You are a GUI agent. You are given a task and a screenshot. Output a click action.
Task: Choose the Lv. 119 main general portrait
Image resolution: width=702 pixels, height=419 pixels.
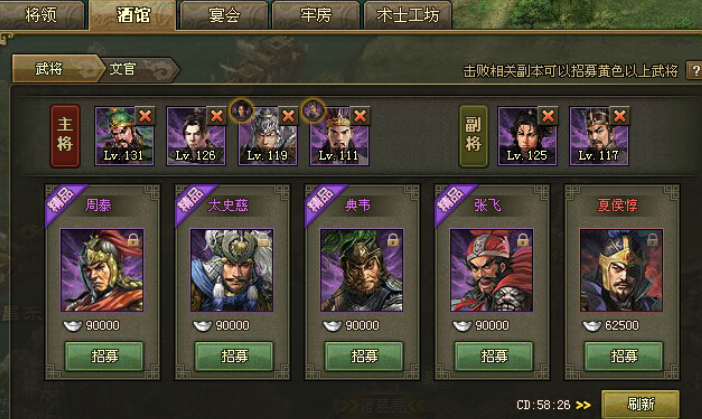tap(265, 135)
